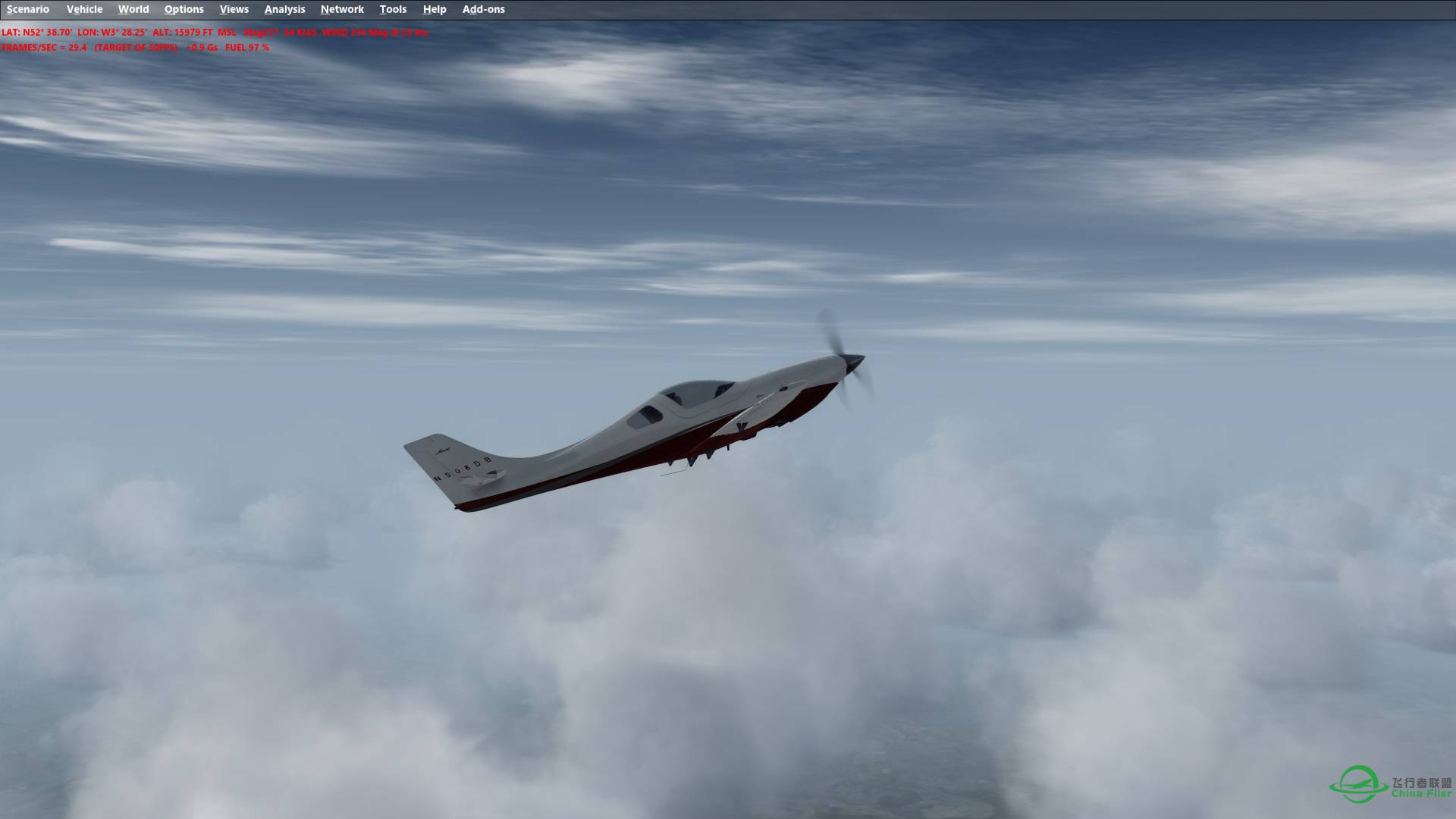Image resolution: width=1456 pixels, height=819 pixels.
Task: Open the World menu
Action: [133, 9]
